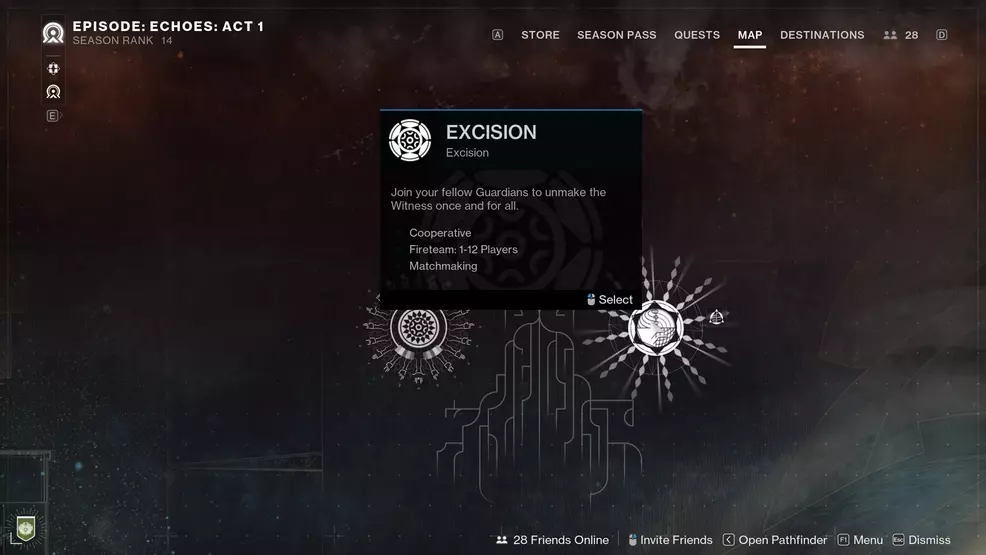Image resolution: width=986 pixels, height=555 pixels.
Task: Go to the Quests tab
Action: (x=696, y=35)
